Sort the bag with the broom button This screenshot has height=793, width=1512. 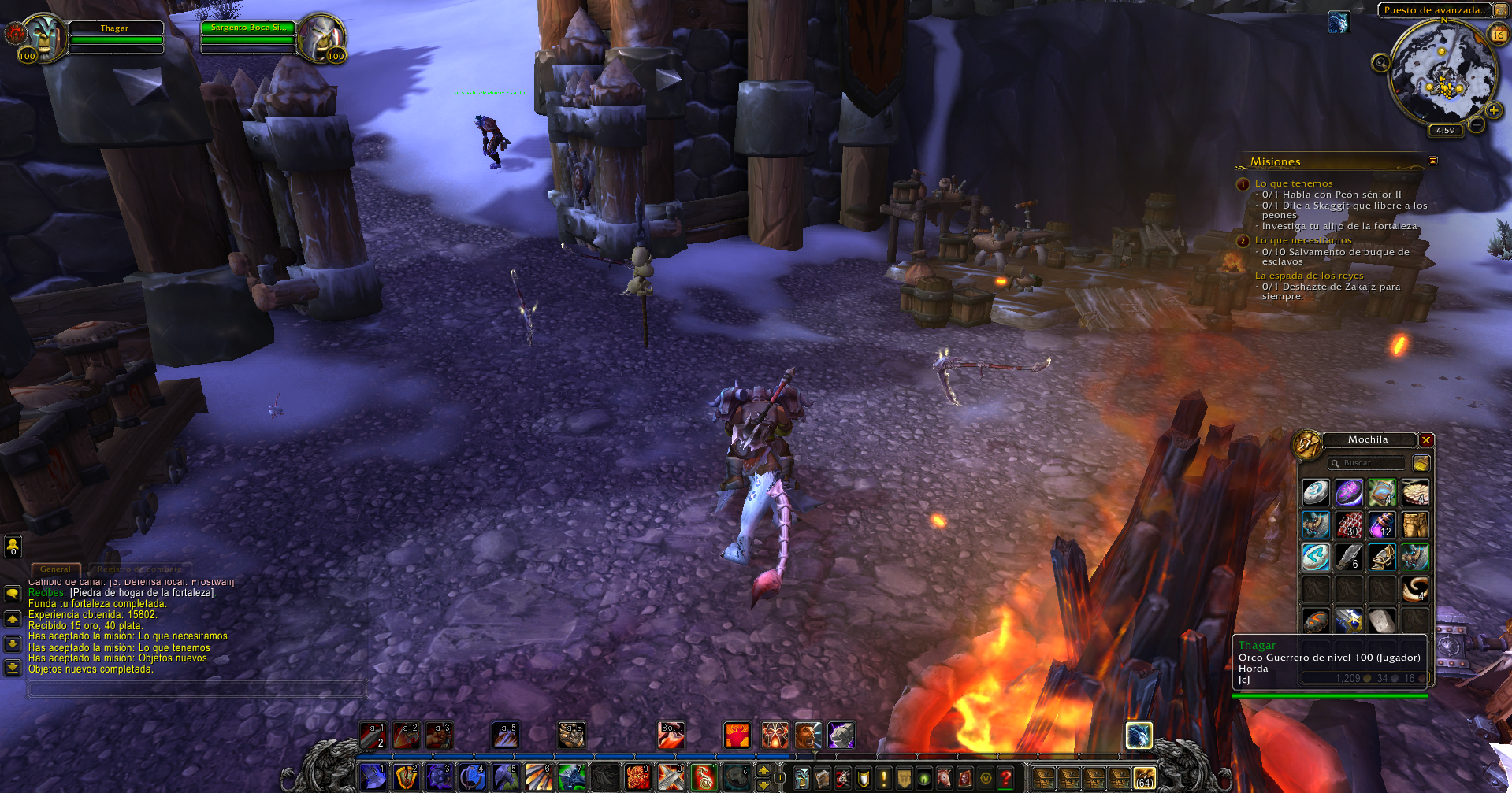[x=1421, y=463]
